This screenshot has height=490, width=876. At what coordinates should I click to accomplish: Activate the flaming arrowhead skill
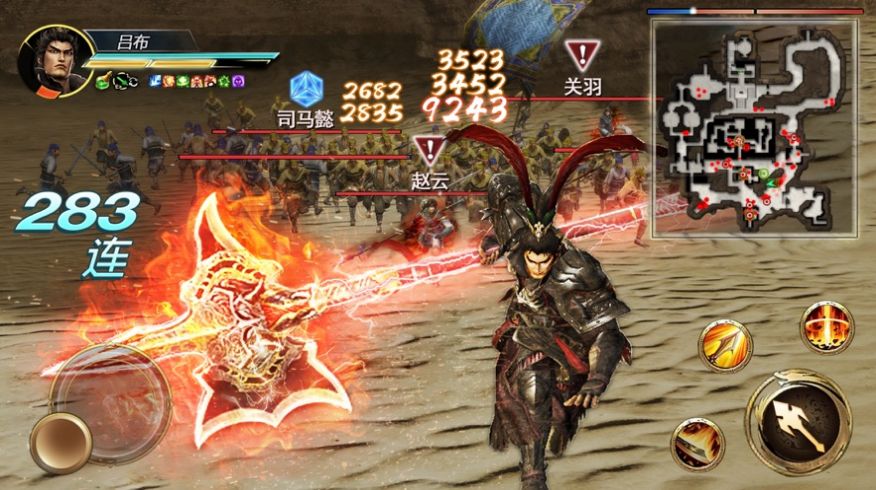pyautogui.click(x=724, y=346)
